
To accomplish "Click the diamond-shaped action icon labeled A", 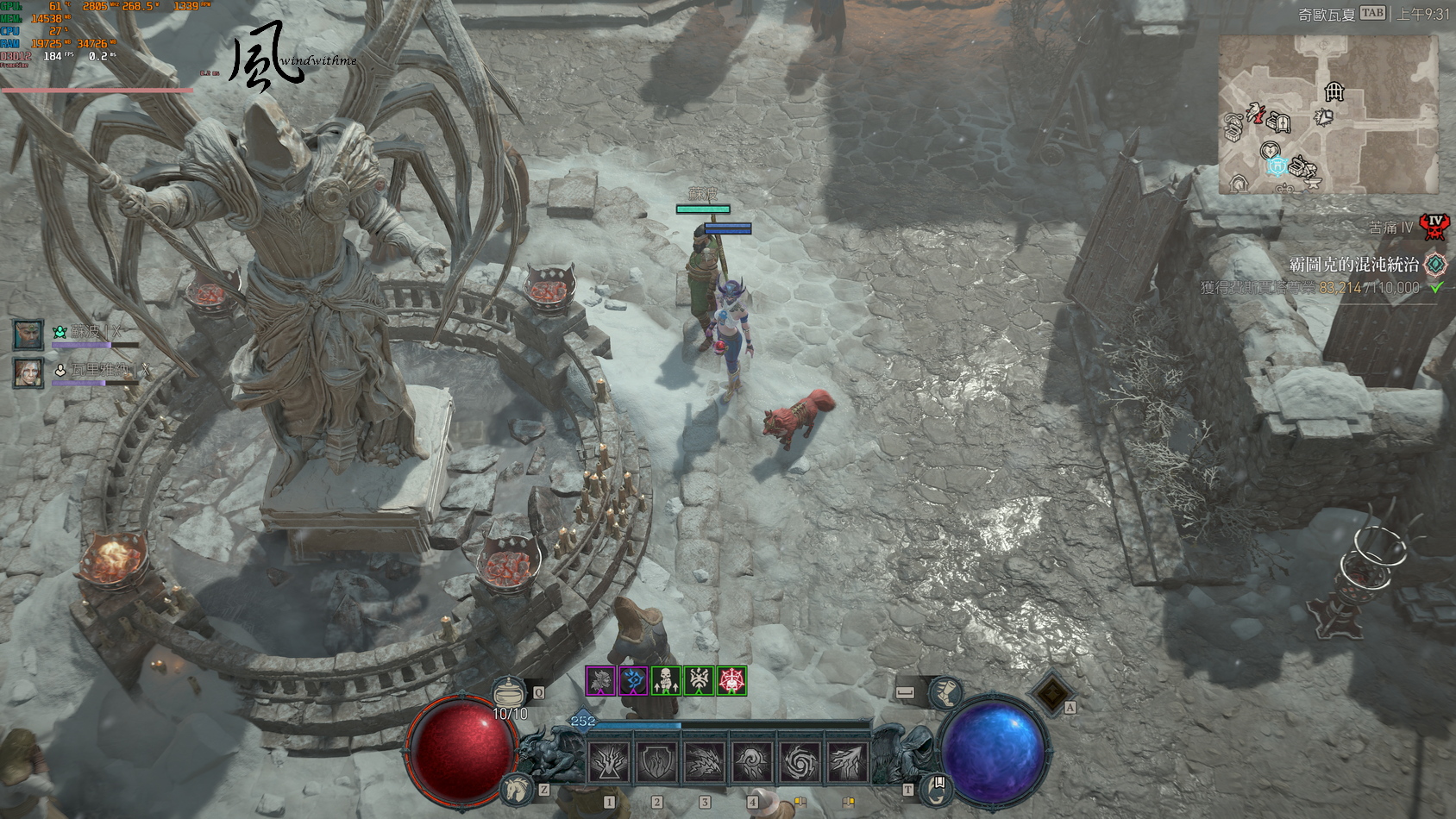I will pyautogui.click(x=1052, y=692).
